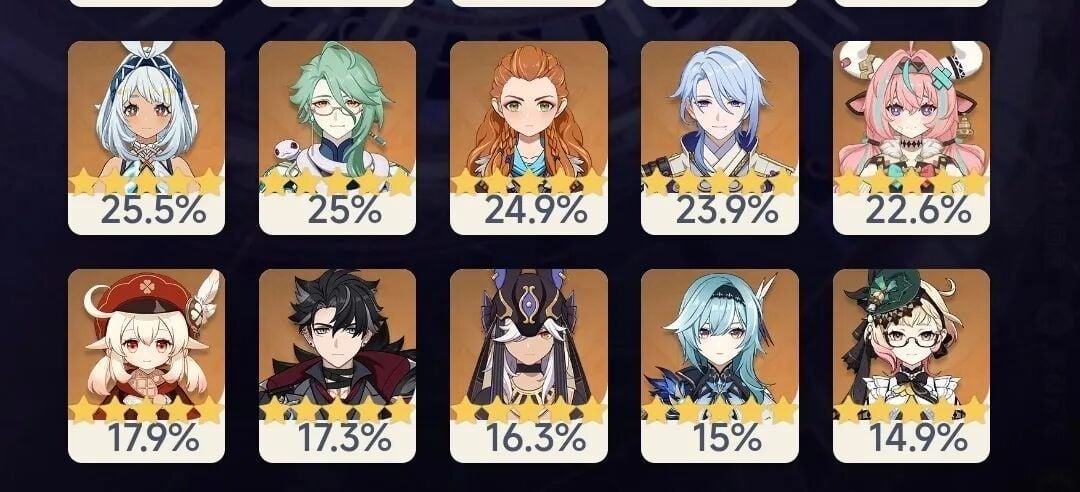Click the red-hat blonde character at 17.9%
1080x492 pixels.
point(146,365)
